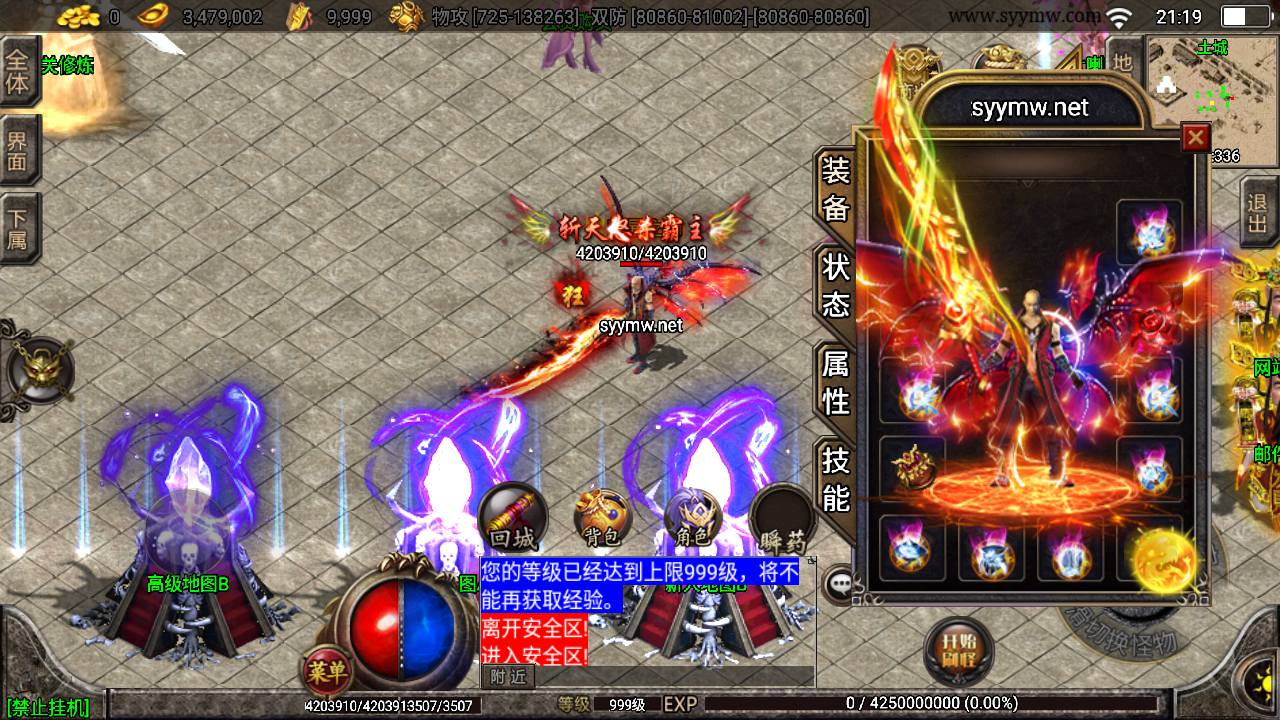
Task: Switch to the 装备 equipment tab
Action: (x=835, y=190)
